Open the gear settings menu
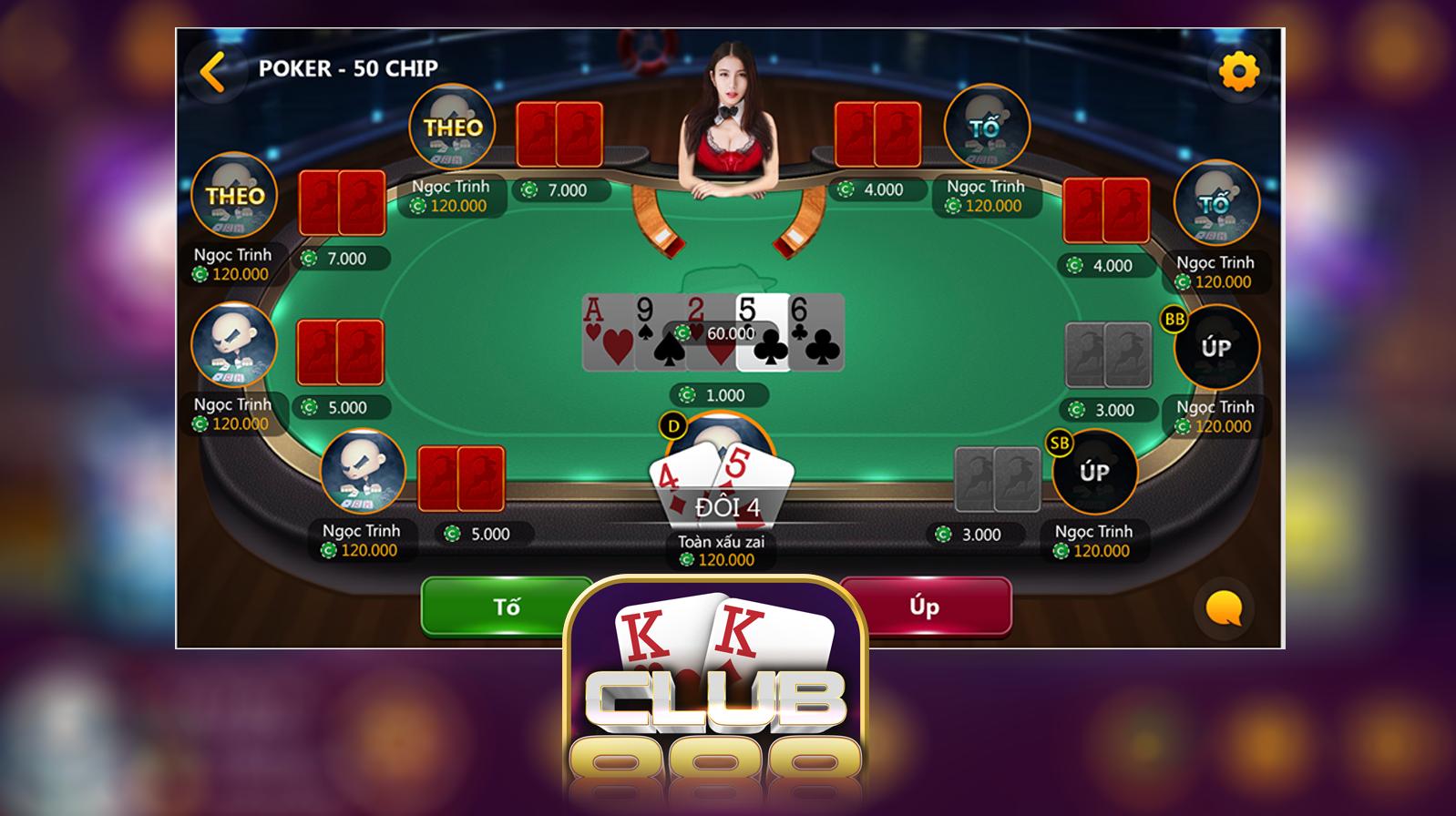Screen dimensions: 1456x816 (1239, 71)
